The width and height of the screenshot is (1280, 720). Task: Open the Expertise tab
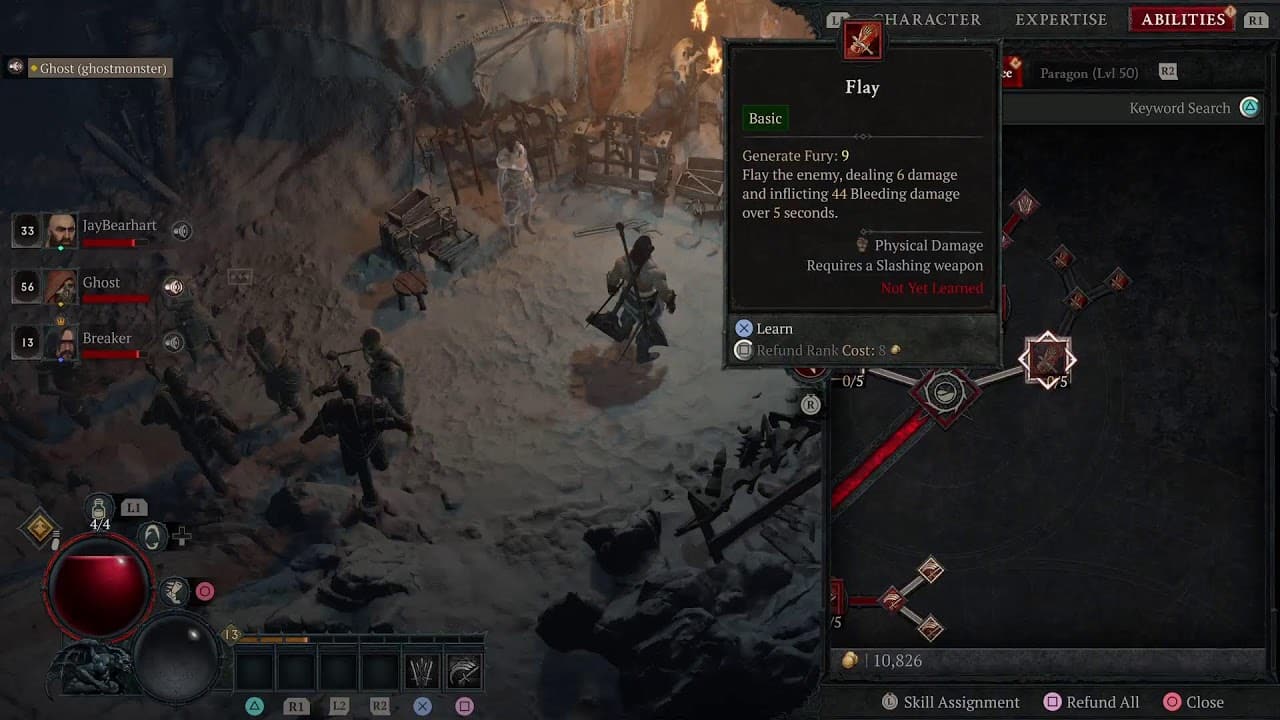click(1061, 20)
